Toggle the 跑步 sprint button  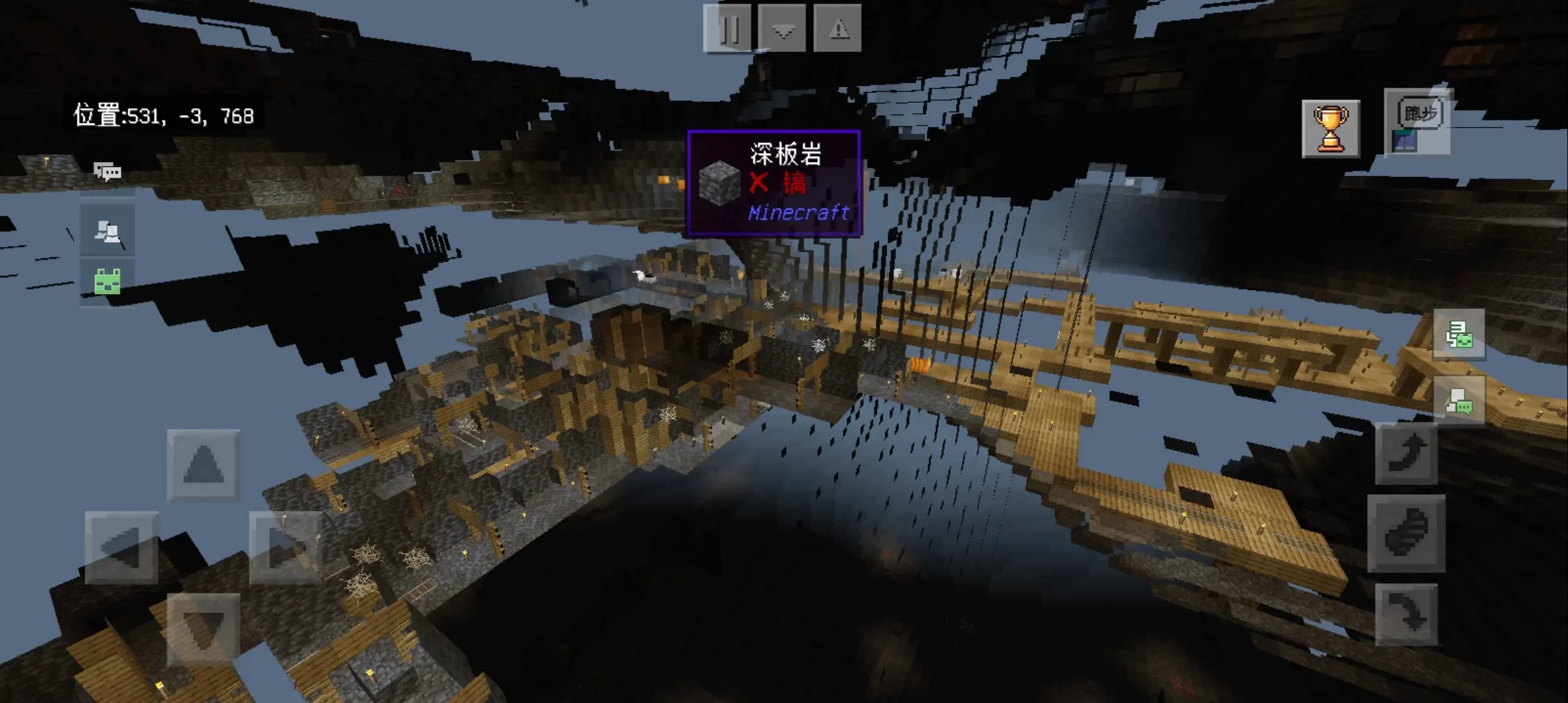(x=1419, y=122)
